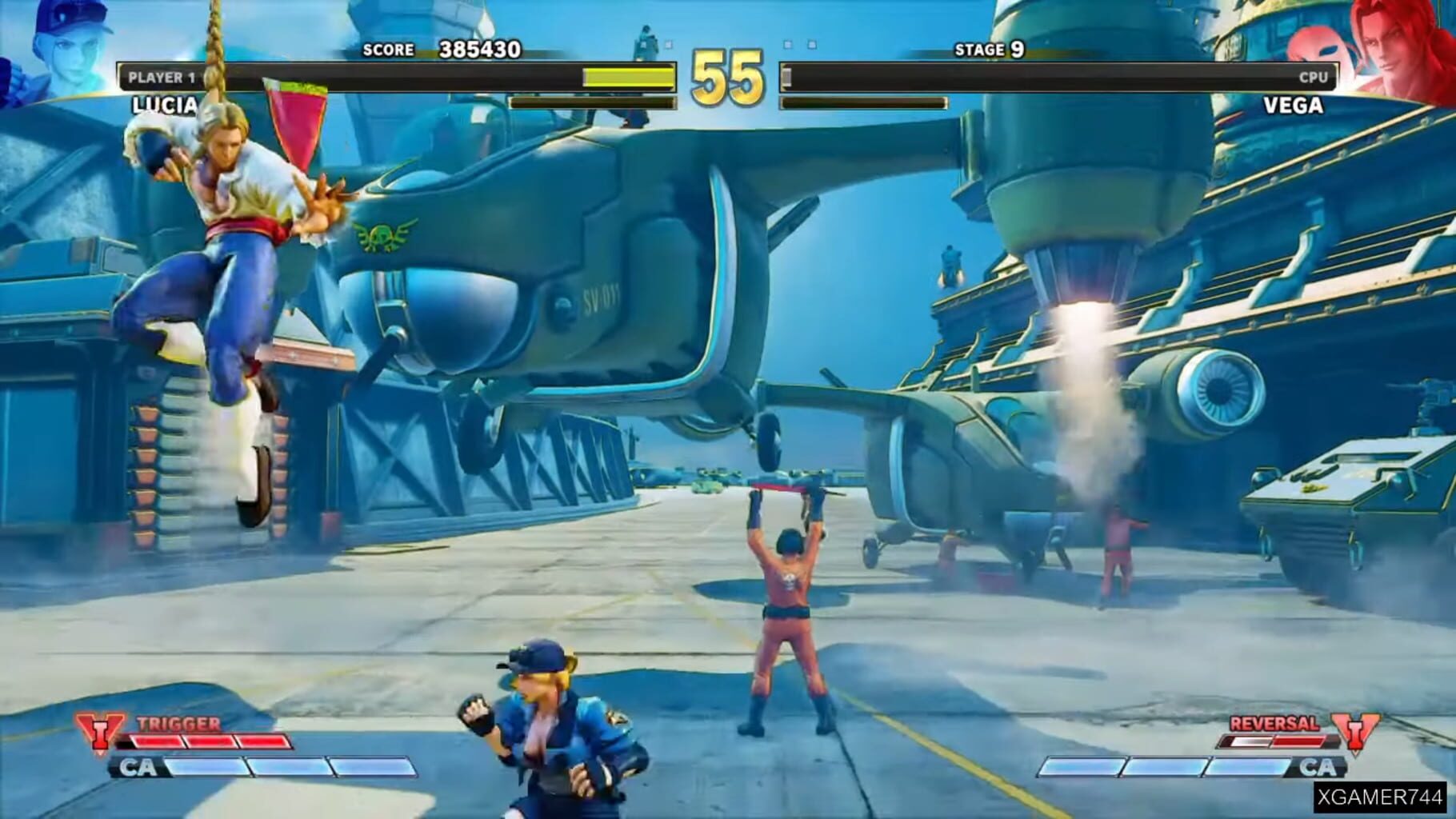Click the score value 385430
Screen dimensions: 1456x819
pyautogui.click(x=478, y=48)
